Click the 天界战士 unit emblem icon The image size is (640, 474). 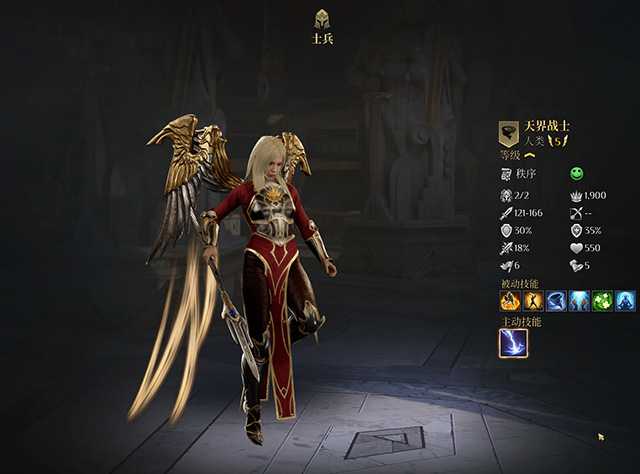[x=509, y=134]
